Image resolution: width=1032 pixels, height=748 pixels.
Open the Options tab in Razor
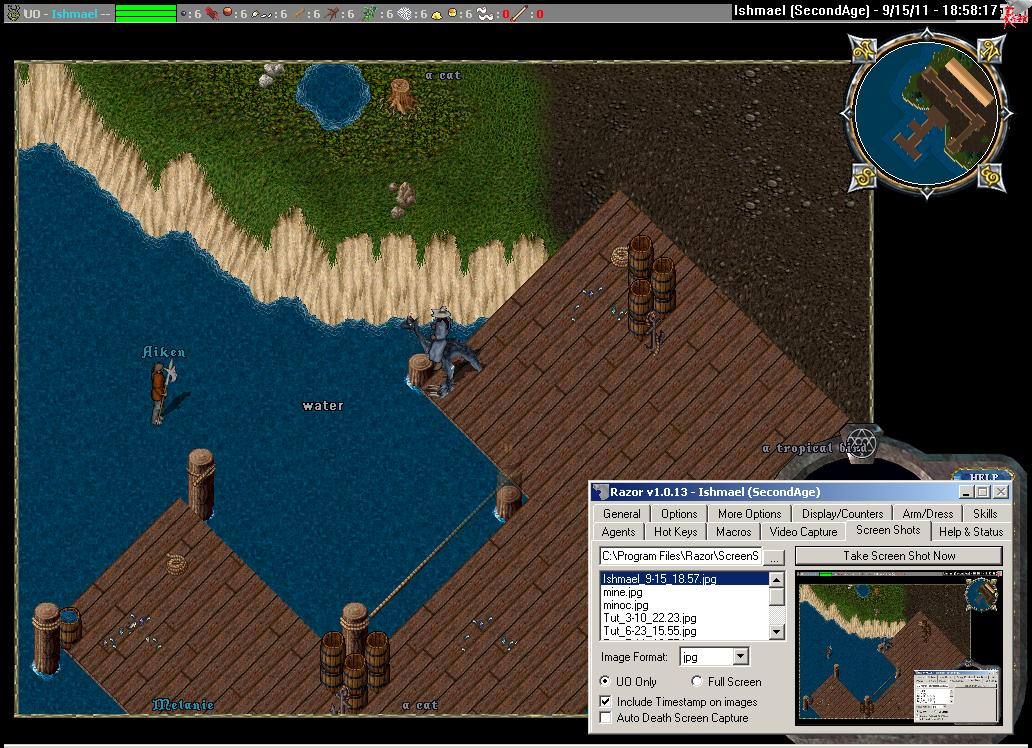pos(679,514)
